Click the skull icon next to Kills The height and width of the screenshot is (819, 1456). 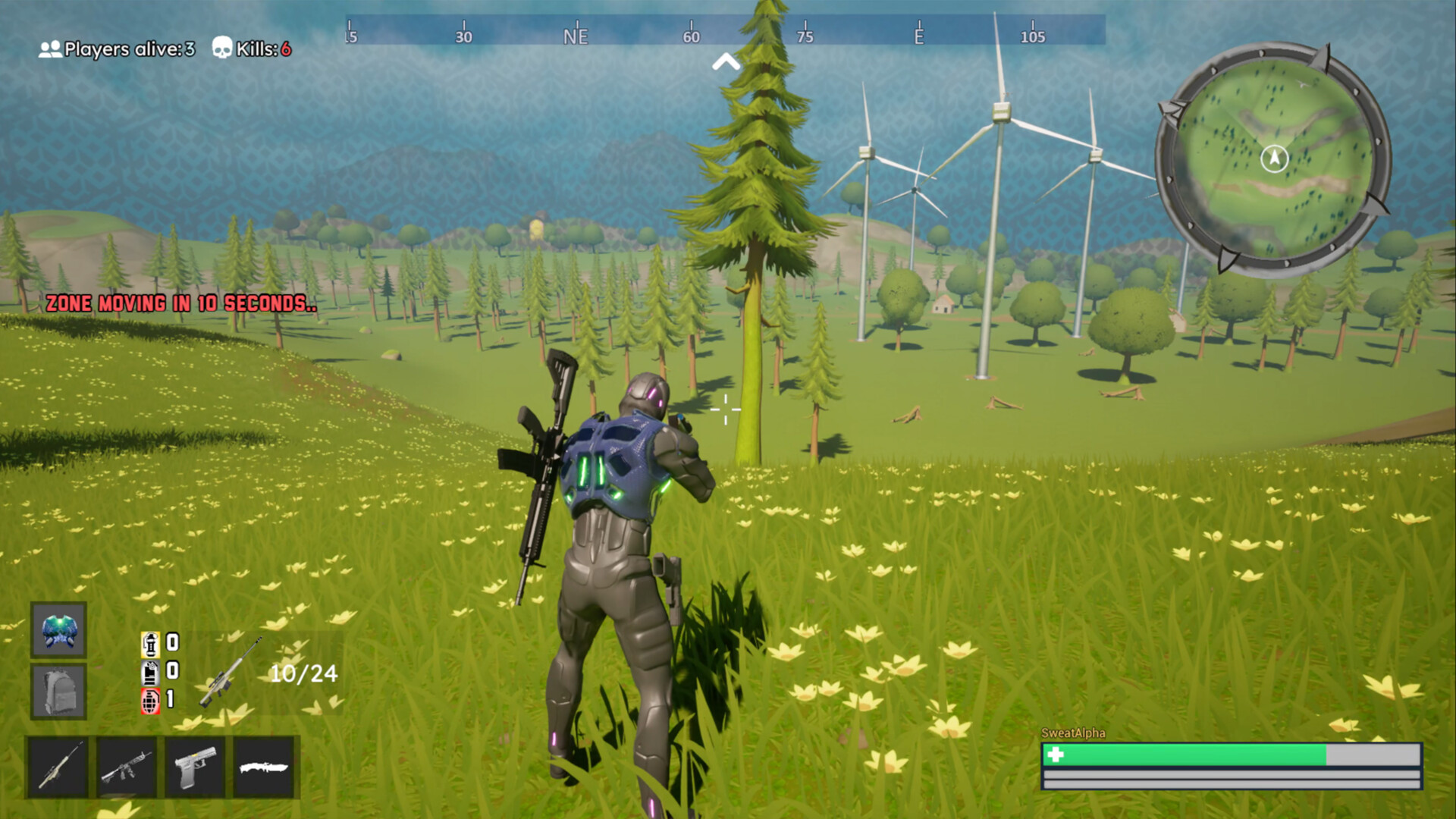click(x=221, y=49)
